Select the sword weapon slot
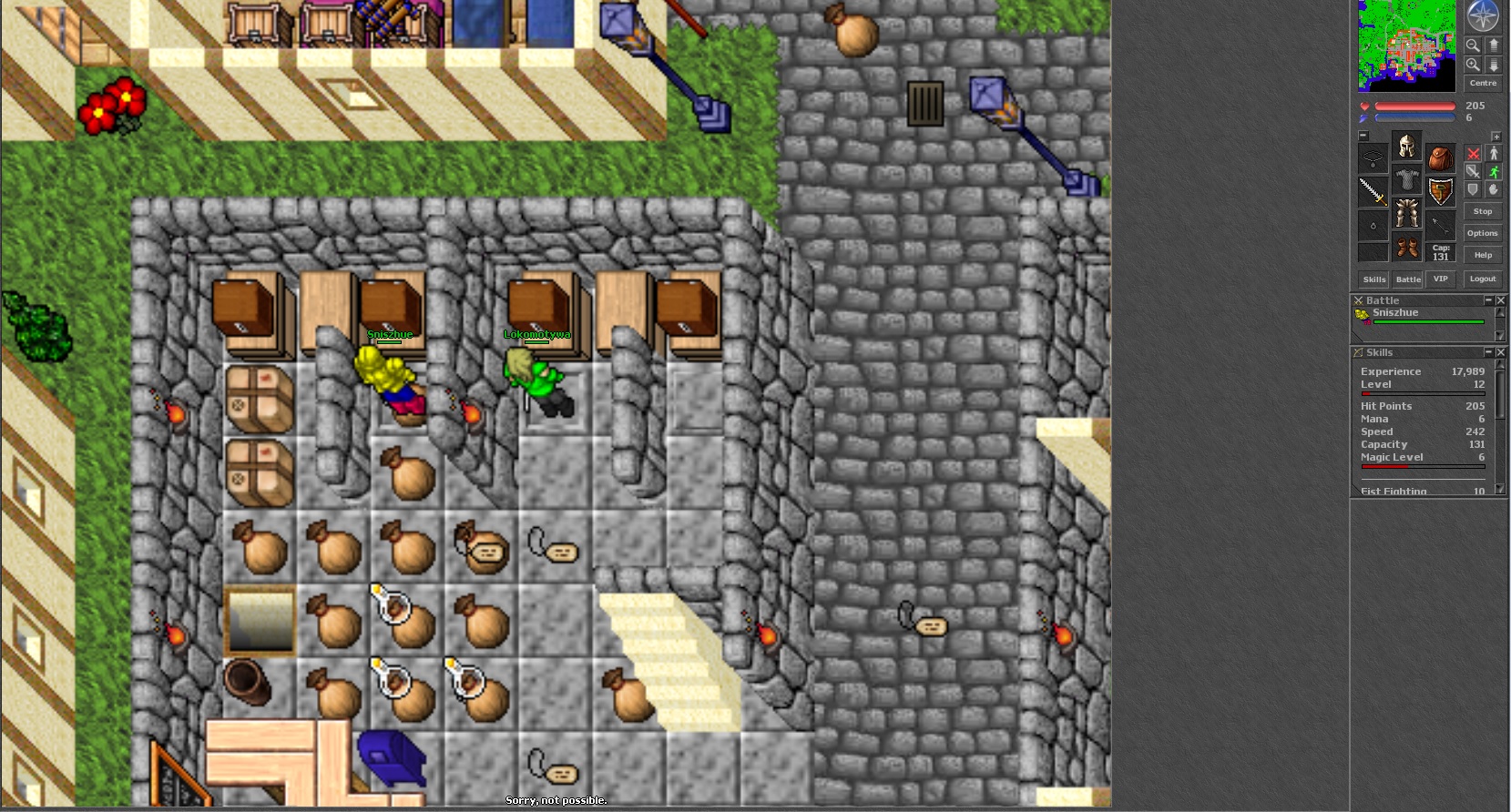Screen dimensions: 1511x812 [x=1373, y=191]
